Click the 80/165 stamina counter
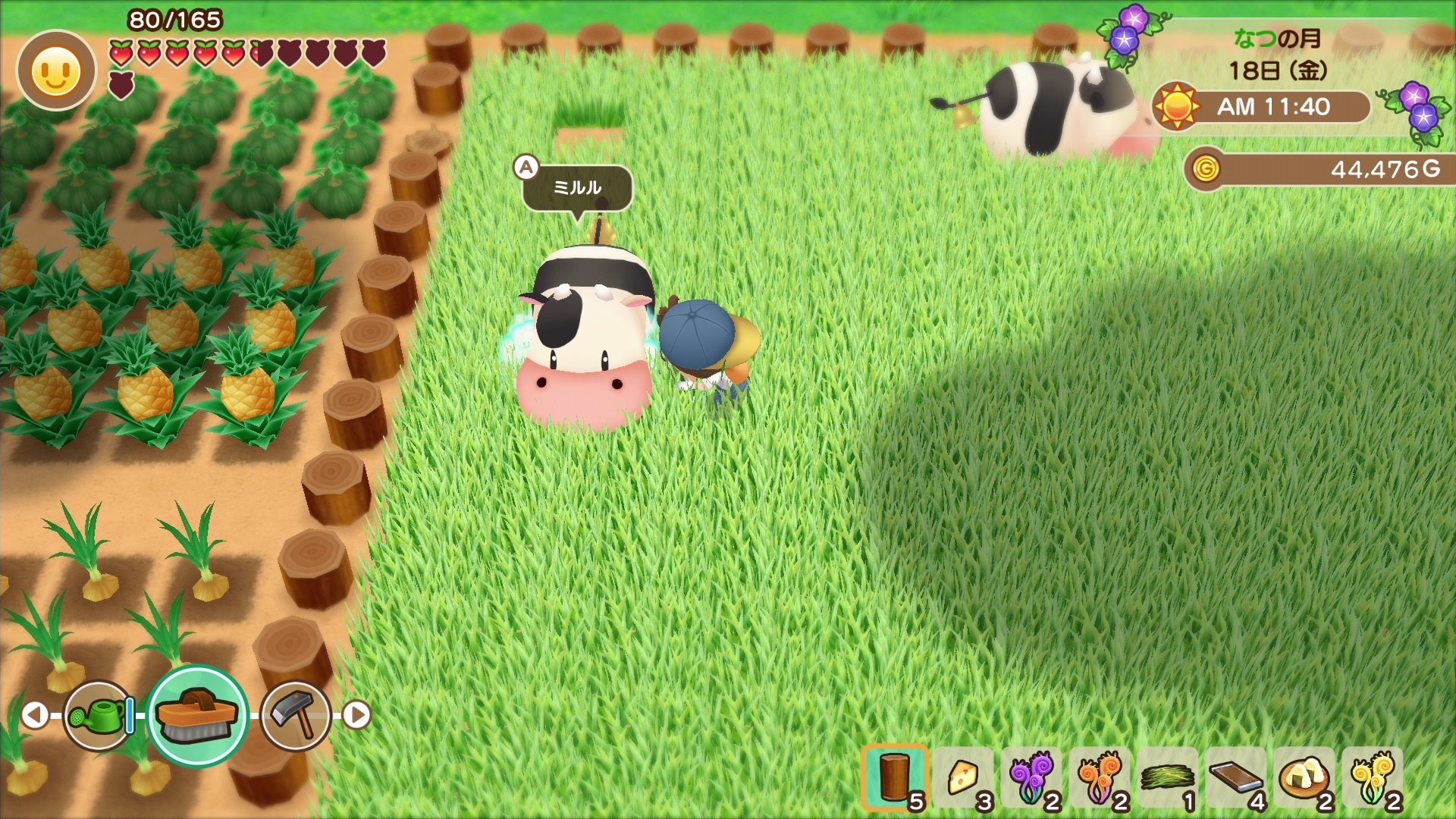Screen dimensions: 1456x819 pos(176,18)
